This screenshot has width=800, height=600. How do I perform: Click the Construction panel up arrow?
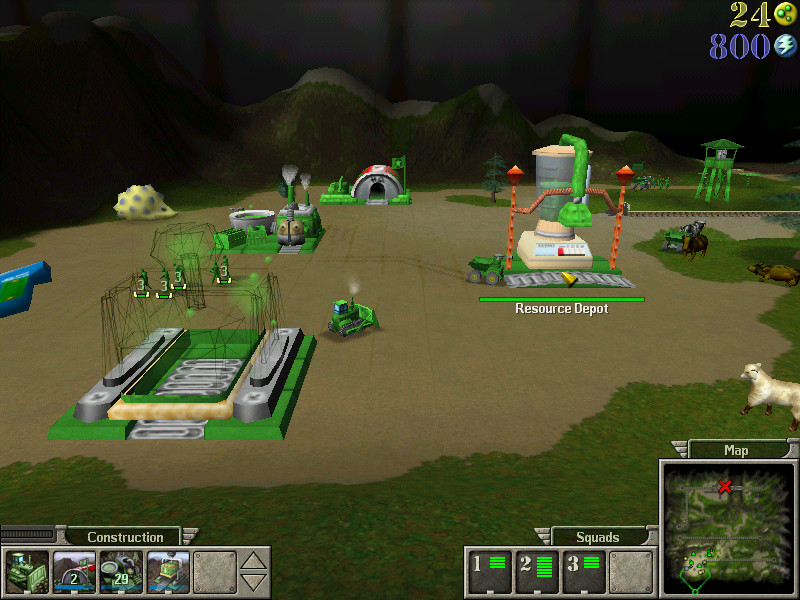(255, 561)
